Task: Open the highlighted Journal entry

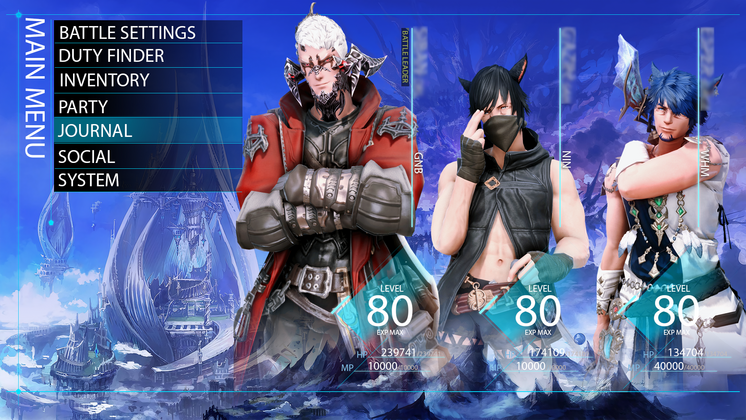Action: (x=147, y=130)
